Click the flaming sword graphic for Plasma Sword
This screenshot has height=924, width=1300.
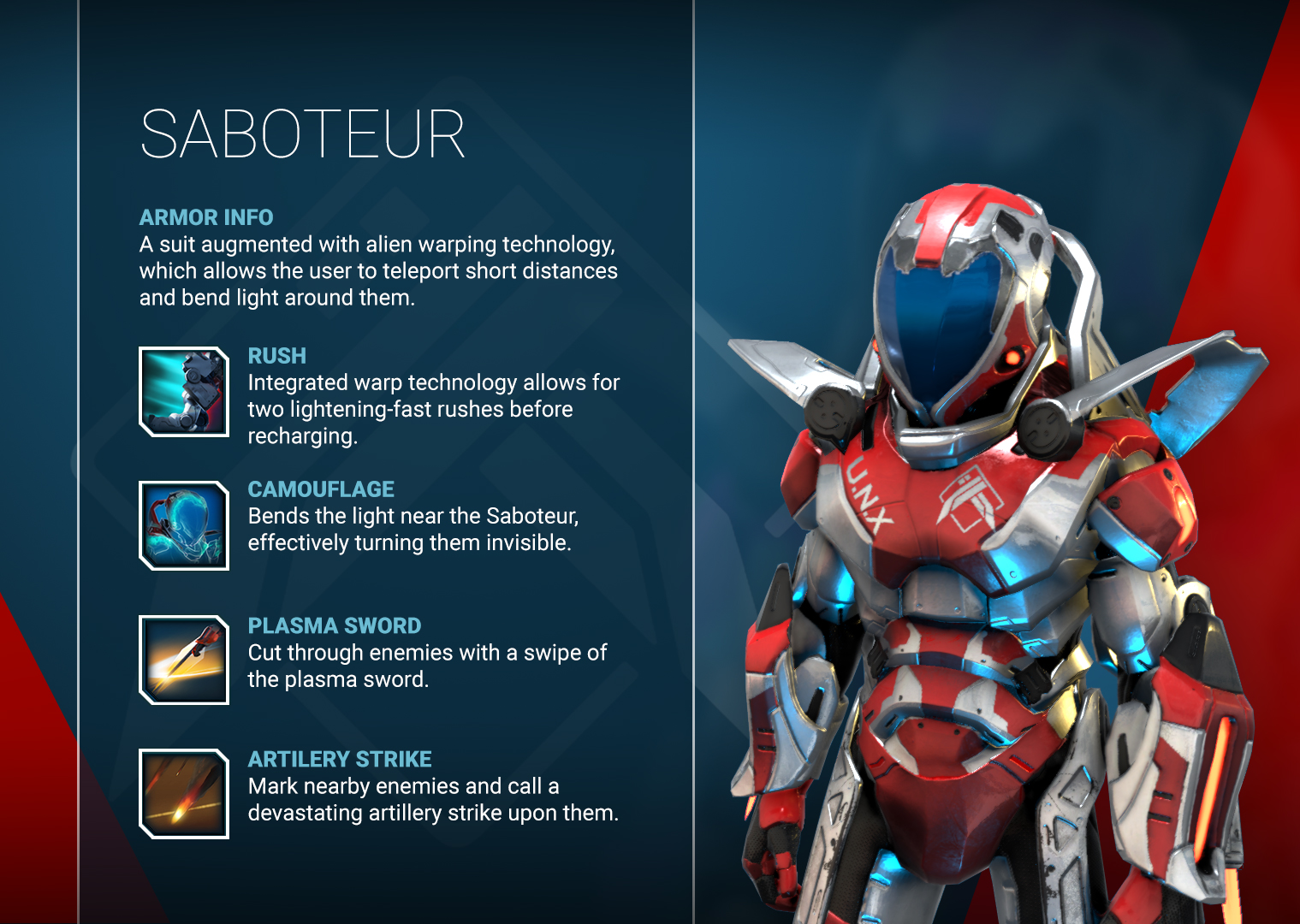pos(183,660)
